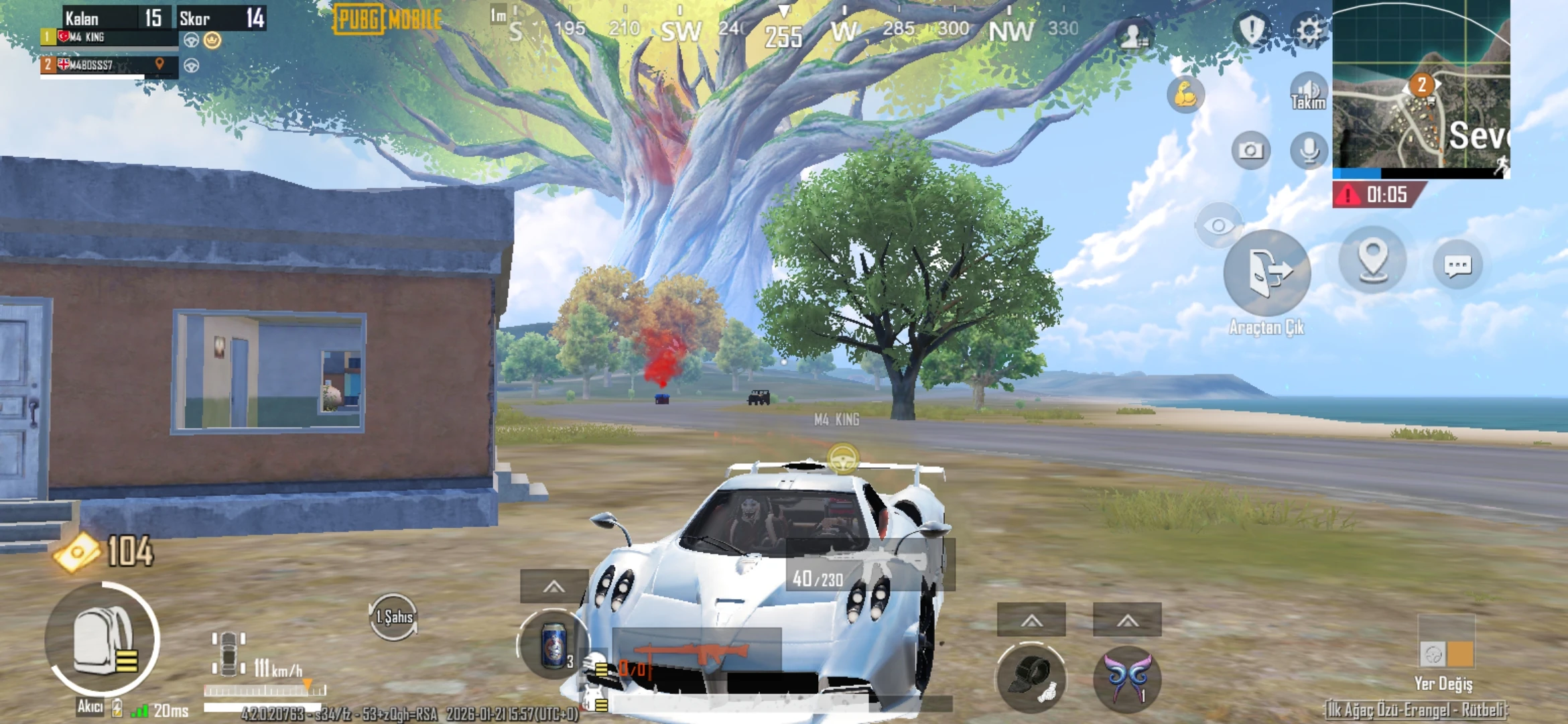Select the 40/230 rifle weapon slot
1568x724 pixels.
click(870, 565)
